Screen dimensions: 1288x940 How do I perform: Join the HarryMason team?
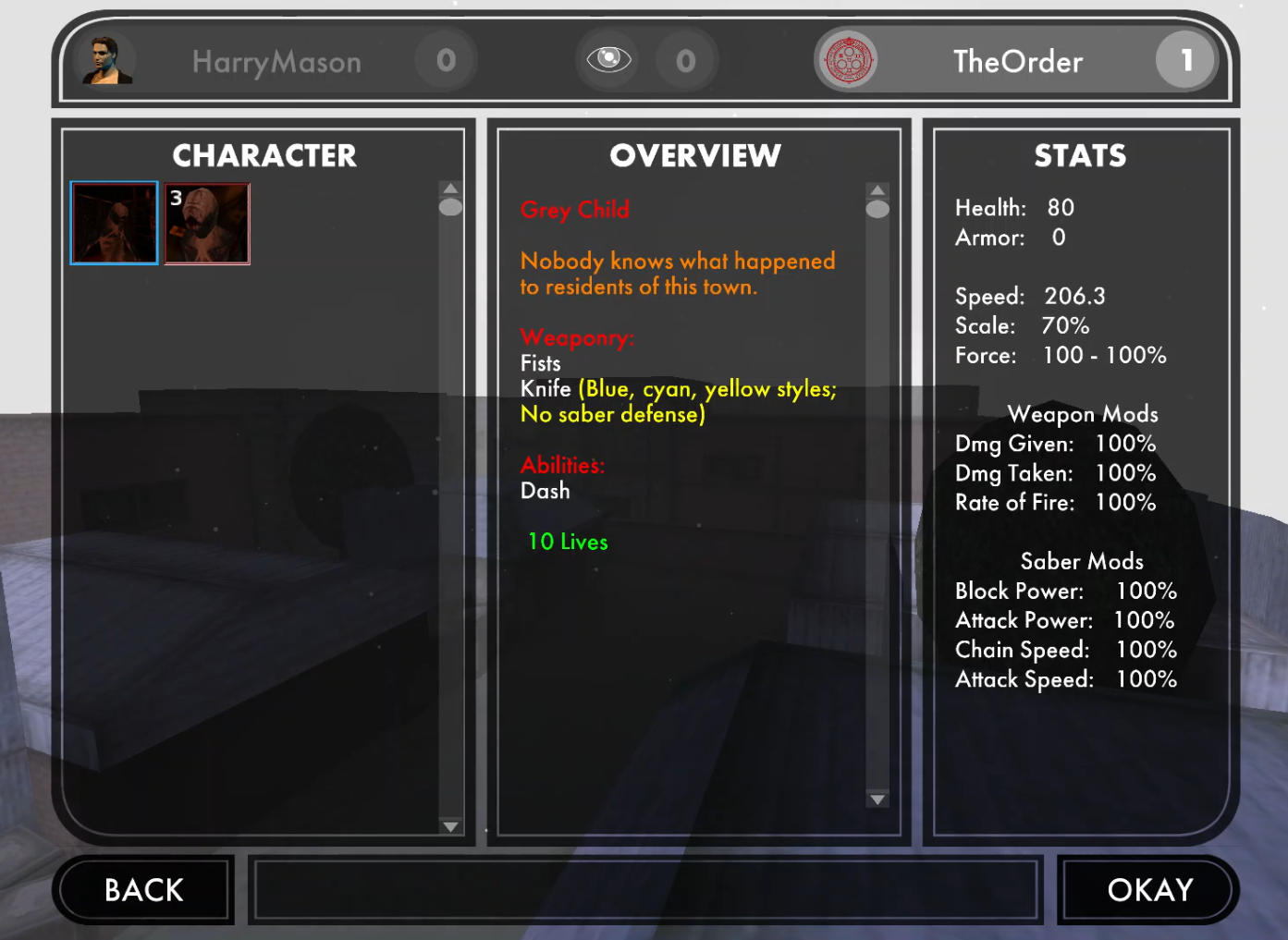coord(276,62)
